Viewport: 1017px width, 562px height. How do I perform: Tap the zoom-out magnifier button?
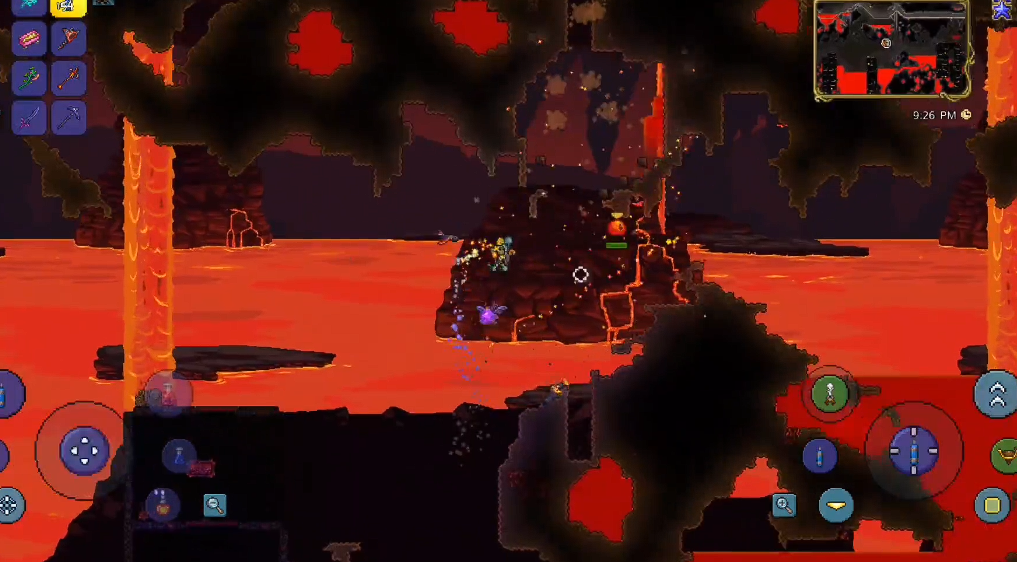(215, 505)
